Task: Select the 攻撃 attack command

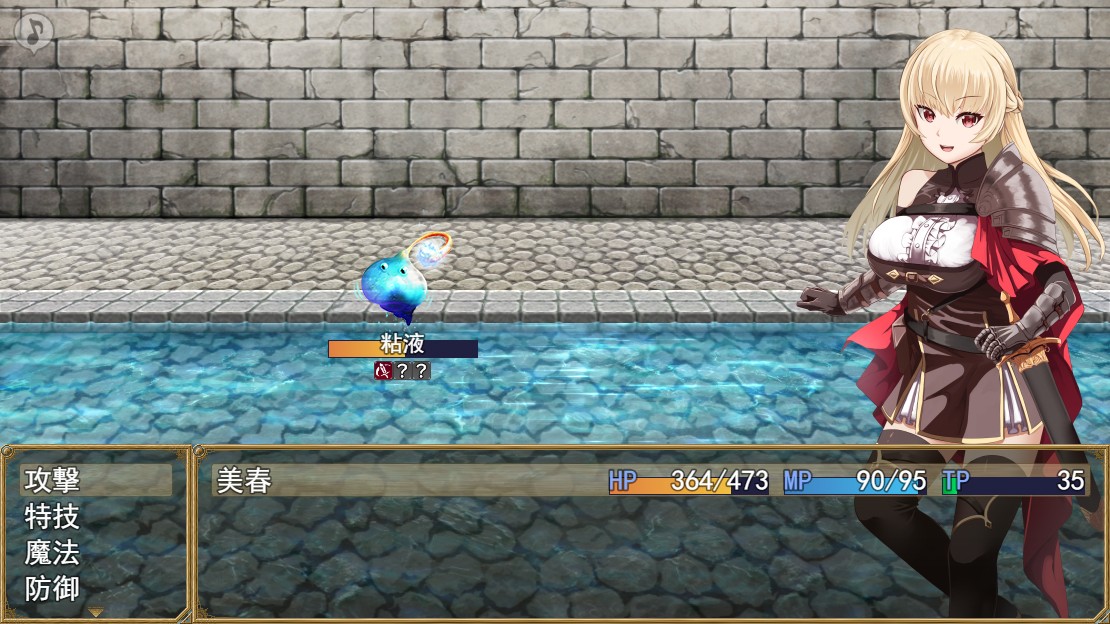Action: [x=95, y=481]
